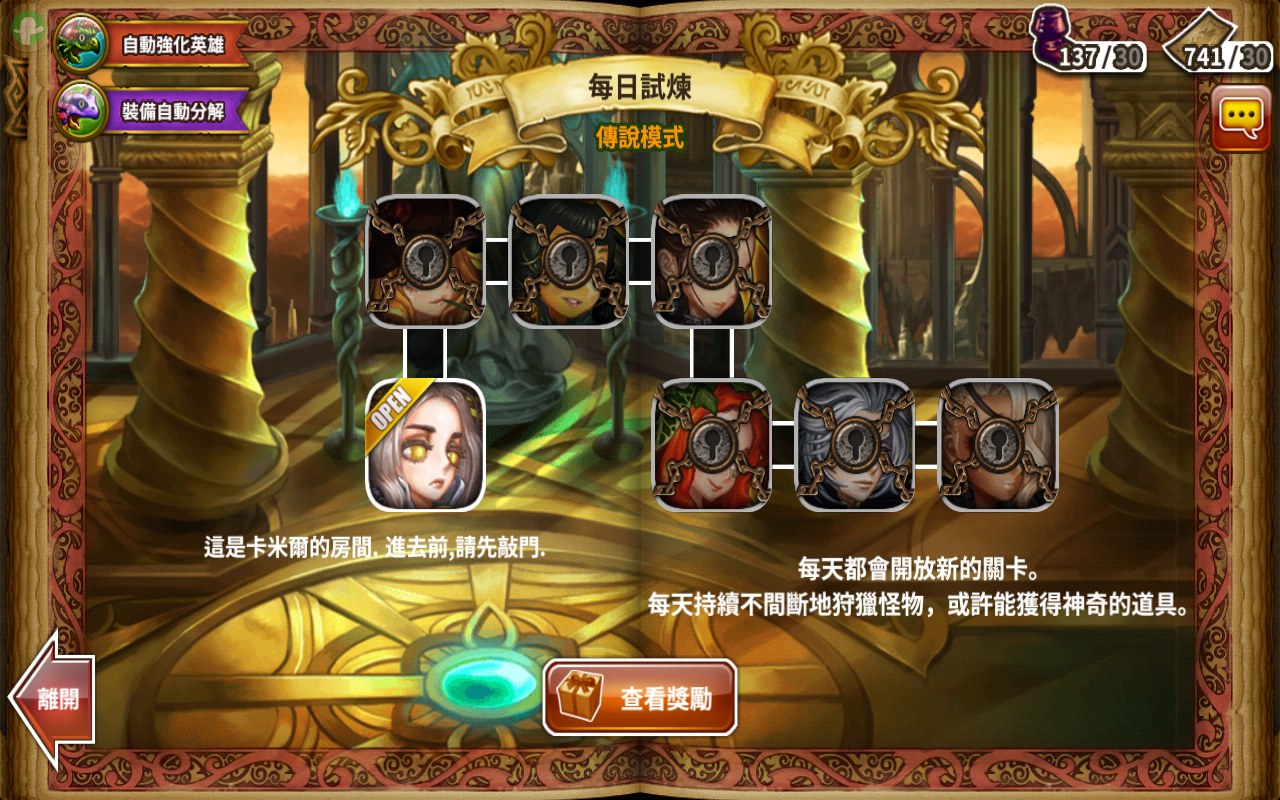Click the 每日試煉 title banner

pos(640,85)
